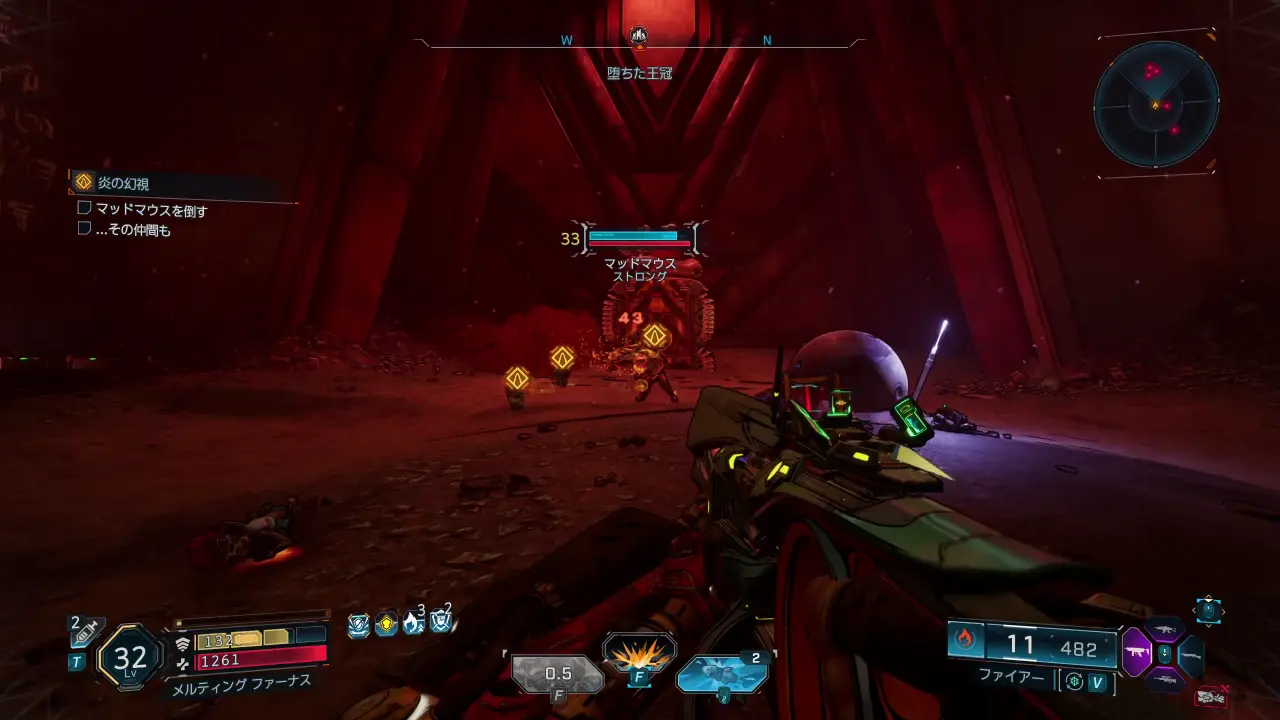Use the repair kit syringe icon
Image resolution: width=1280 pixels, height=720 pixels.
[x=85, y=634]
